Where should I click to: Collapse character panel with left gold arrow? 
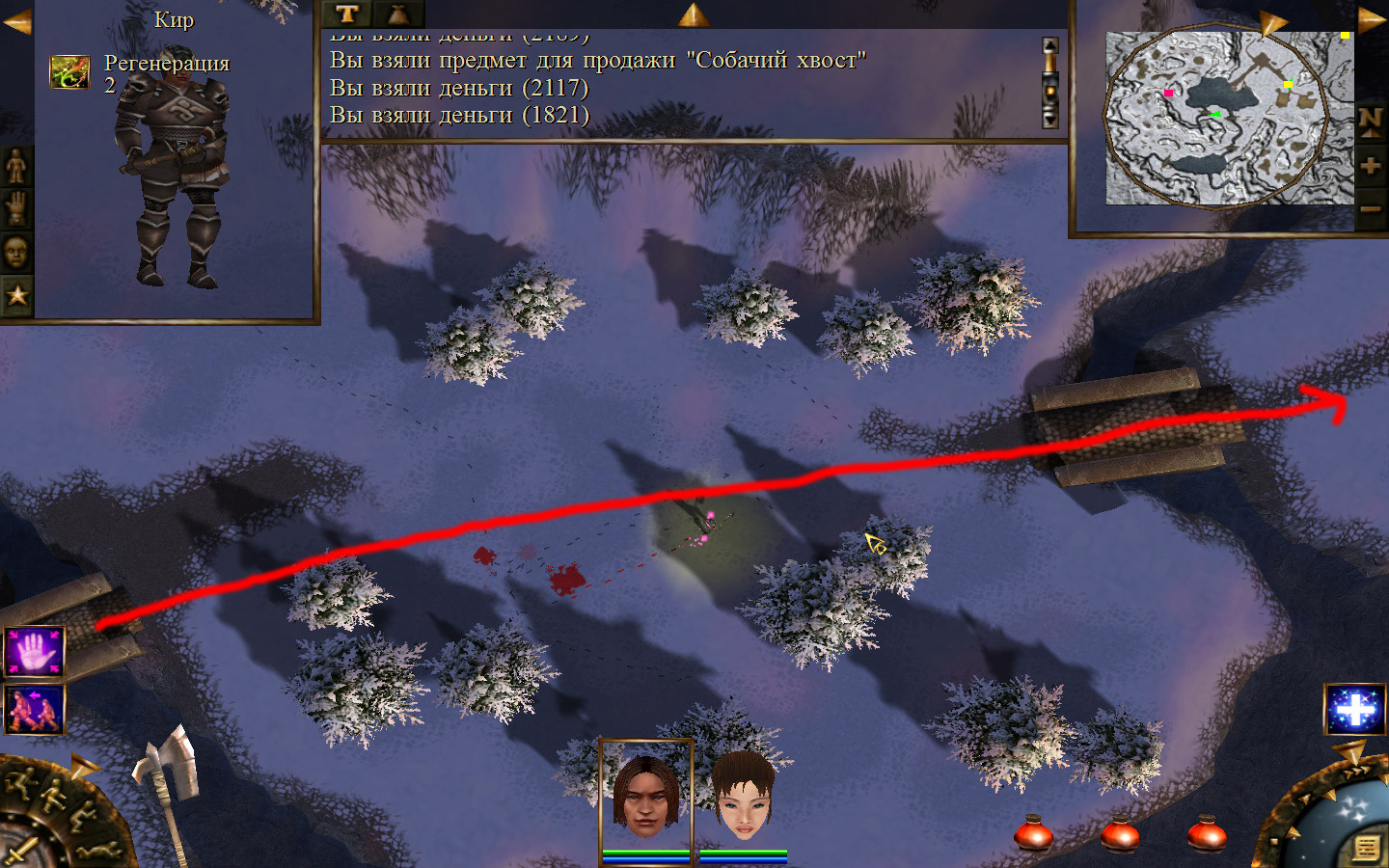(x=16, y=20)
